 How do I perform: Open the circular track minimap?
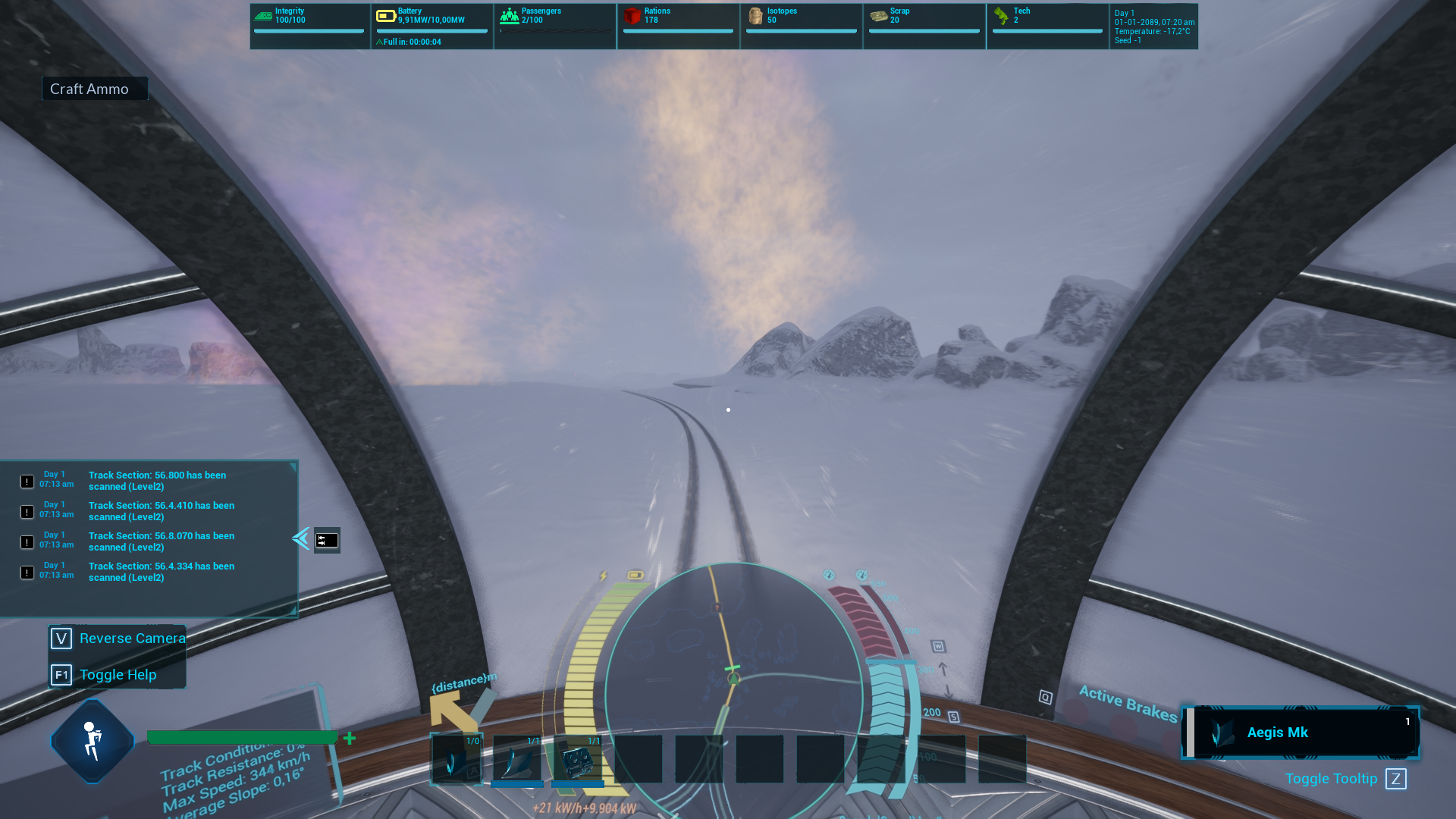(733, 690)
